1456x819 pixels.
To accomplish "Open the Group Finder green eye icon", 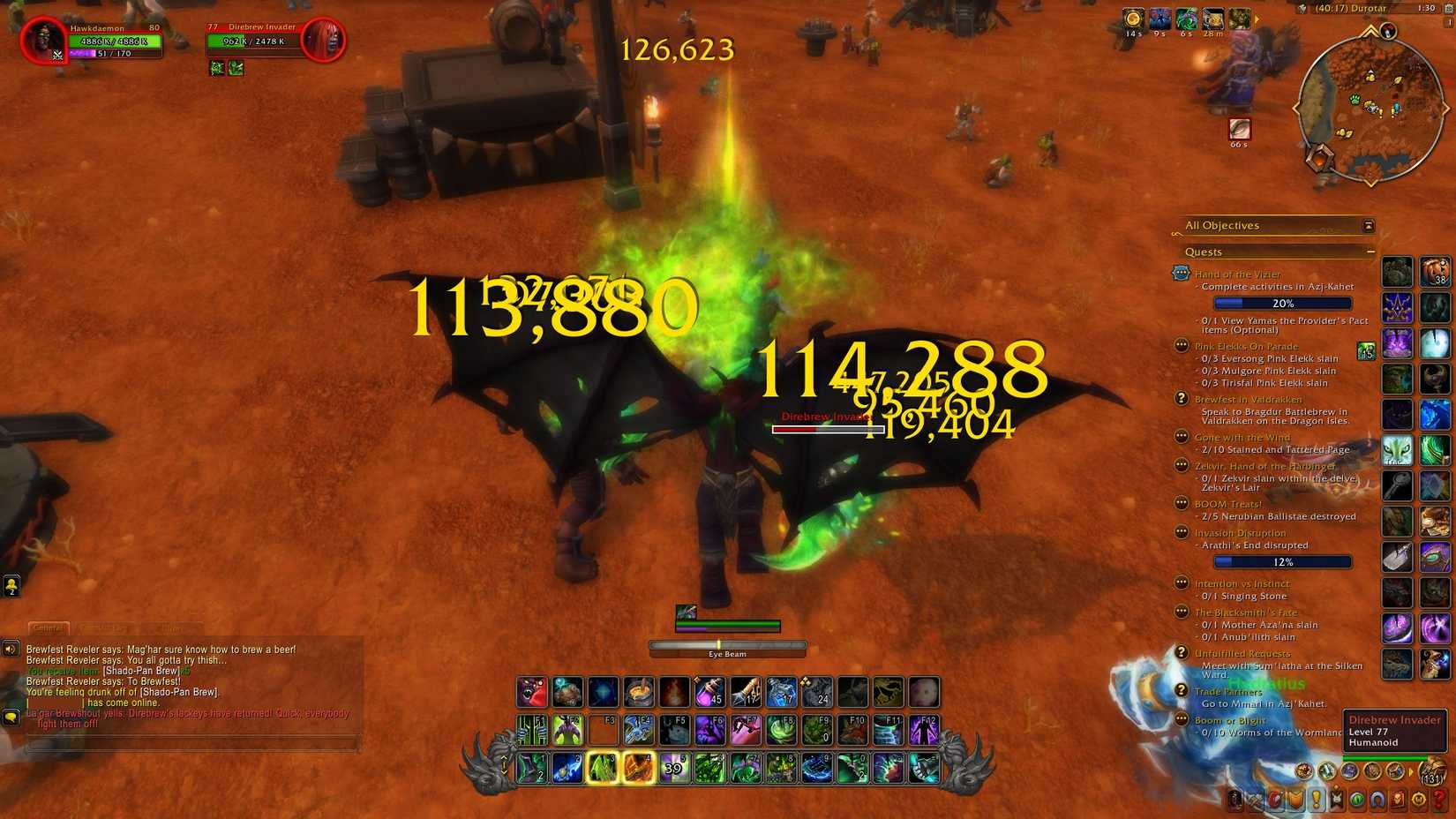I will [1355, 799].
